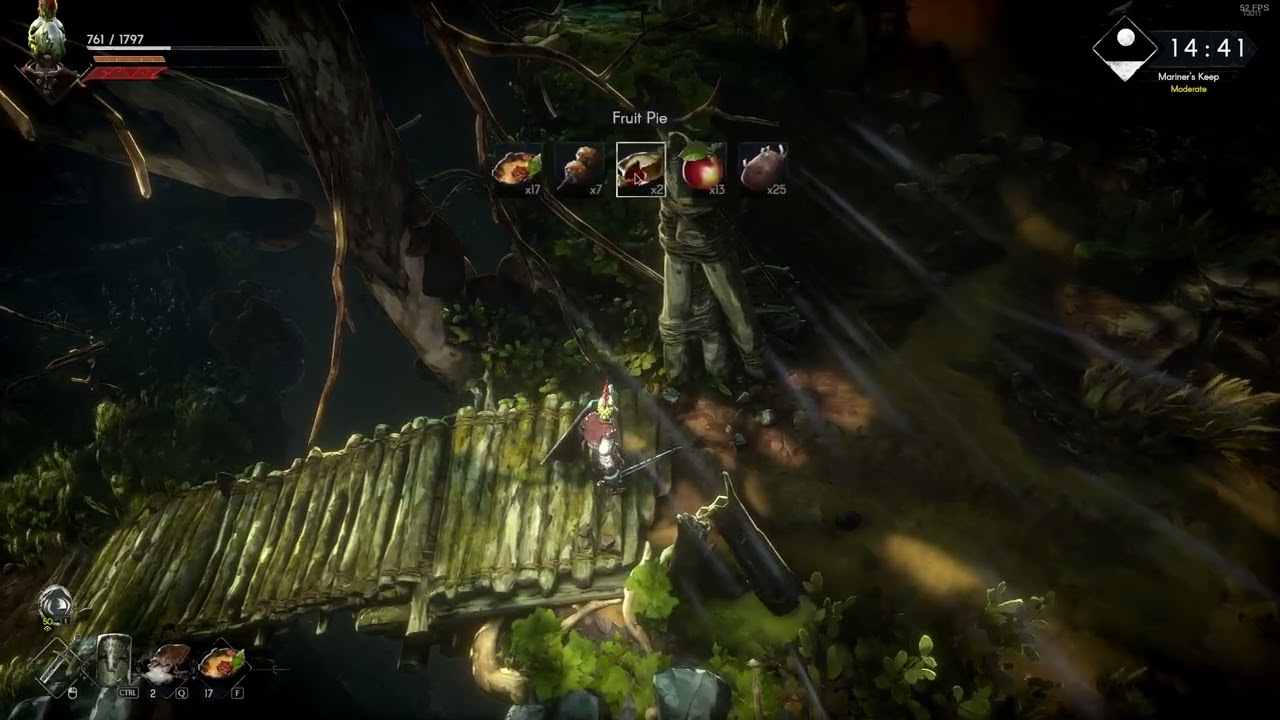Viewport: 1280px width, 720px height.
Task: Choose the potato food slot with x25
Action: pos(763,169)
